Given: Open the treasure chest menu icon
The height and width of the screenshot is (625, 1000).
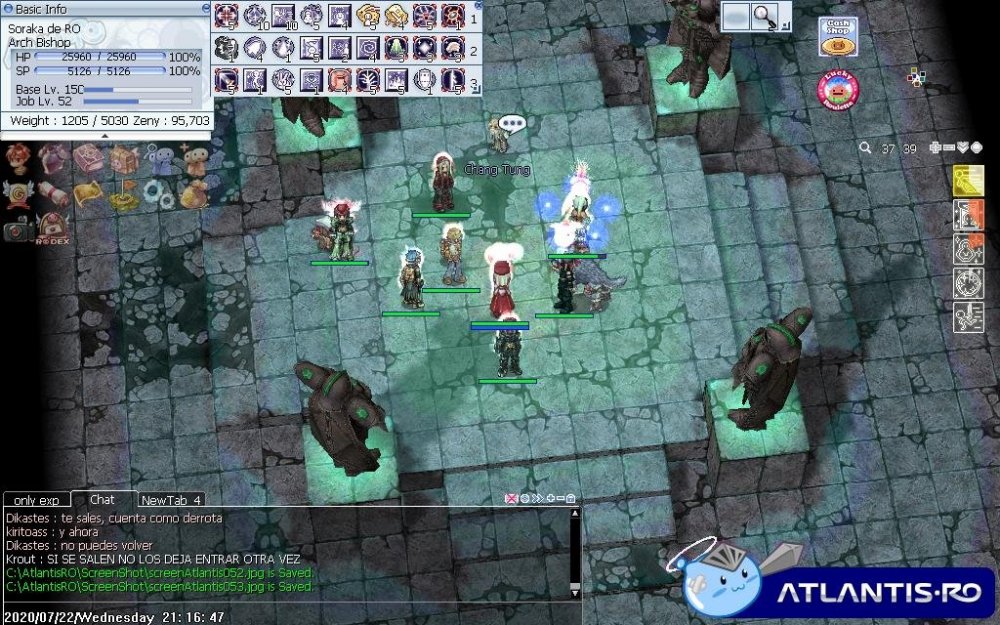Looking at the screenshot, I should coord(124,158).
